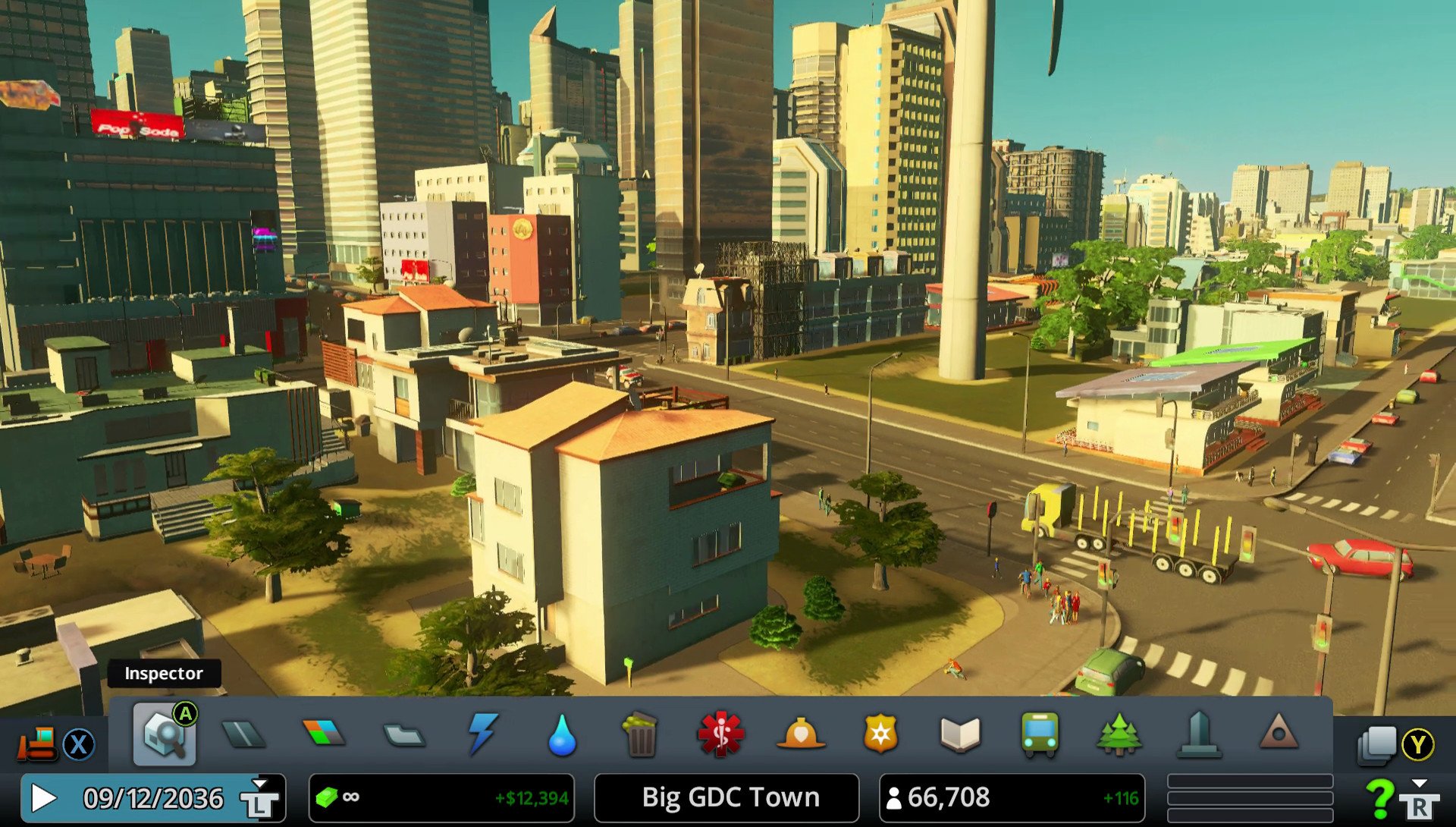Screen dimensions: 1456x827
Task: Open the Garbage trash can menu
Action: 641,734
